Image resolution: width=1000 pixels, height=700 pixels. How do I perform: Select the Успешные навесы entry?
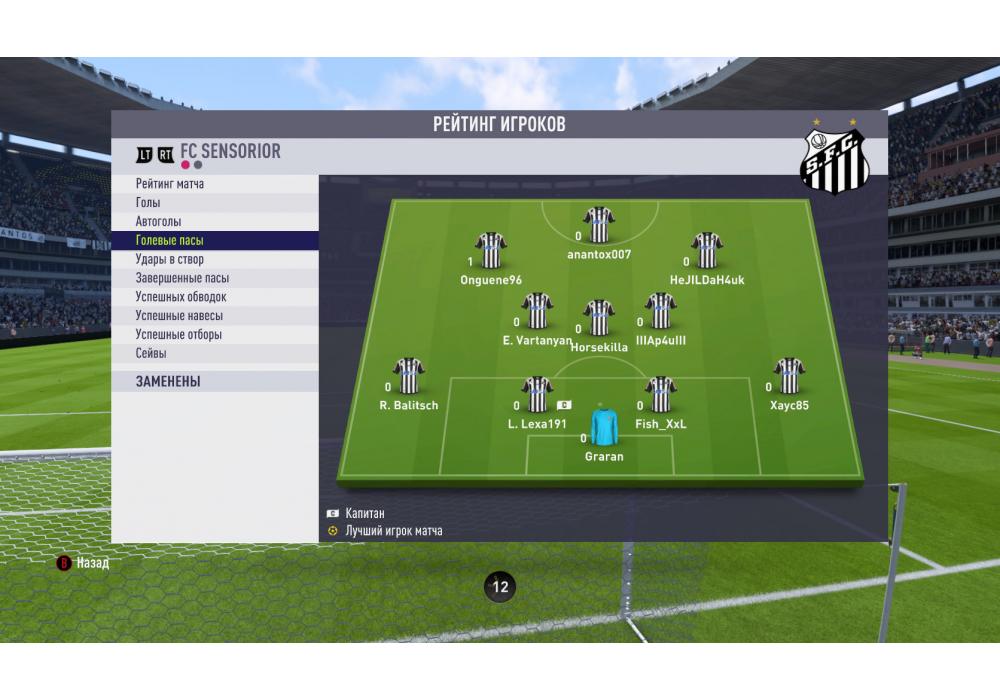click(179, 316)
